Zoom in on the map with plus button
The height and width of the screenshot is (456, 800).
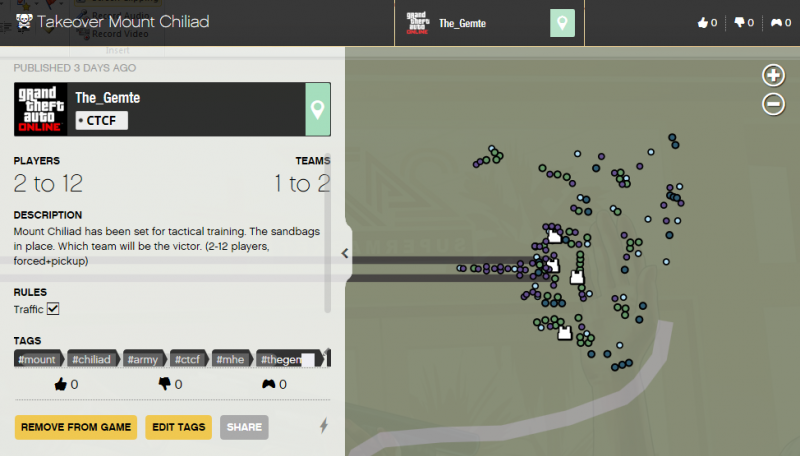click(x=773, y=75)
